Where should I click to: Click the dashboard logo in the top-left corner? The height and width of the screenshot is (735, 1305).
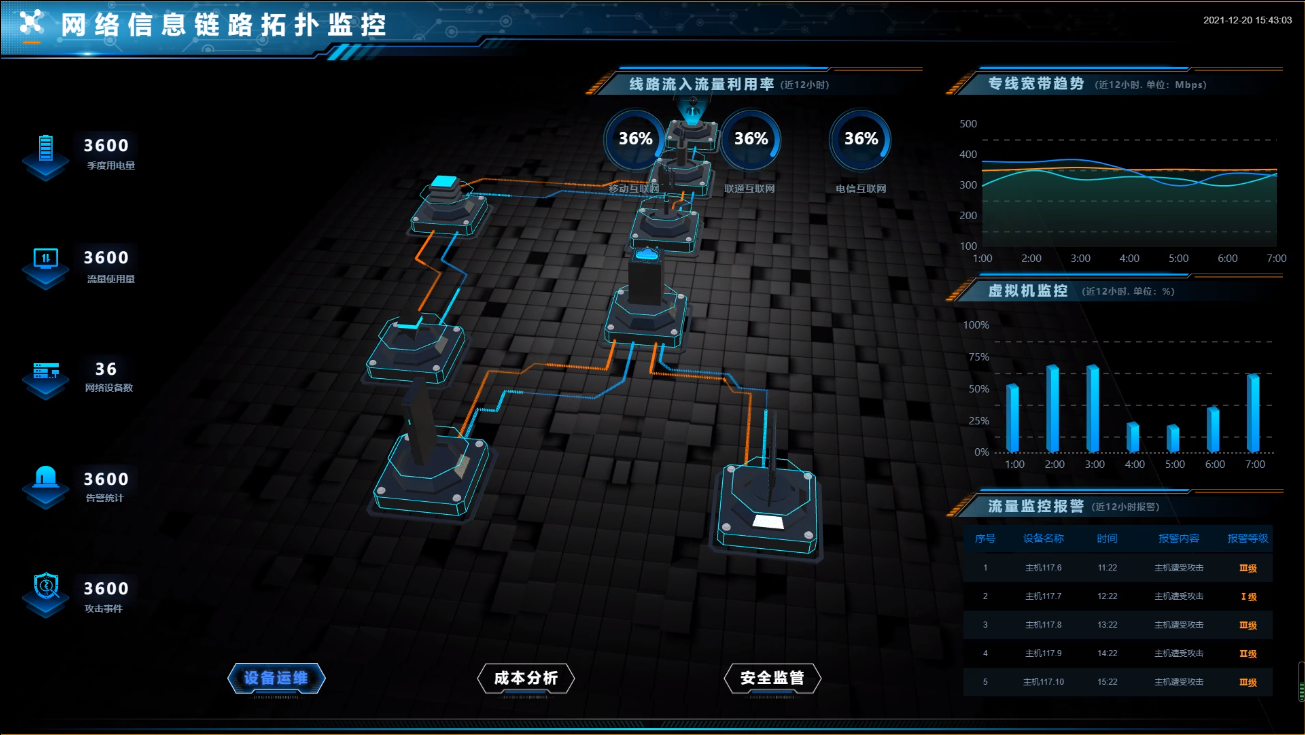coord(32,23)
